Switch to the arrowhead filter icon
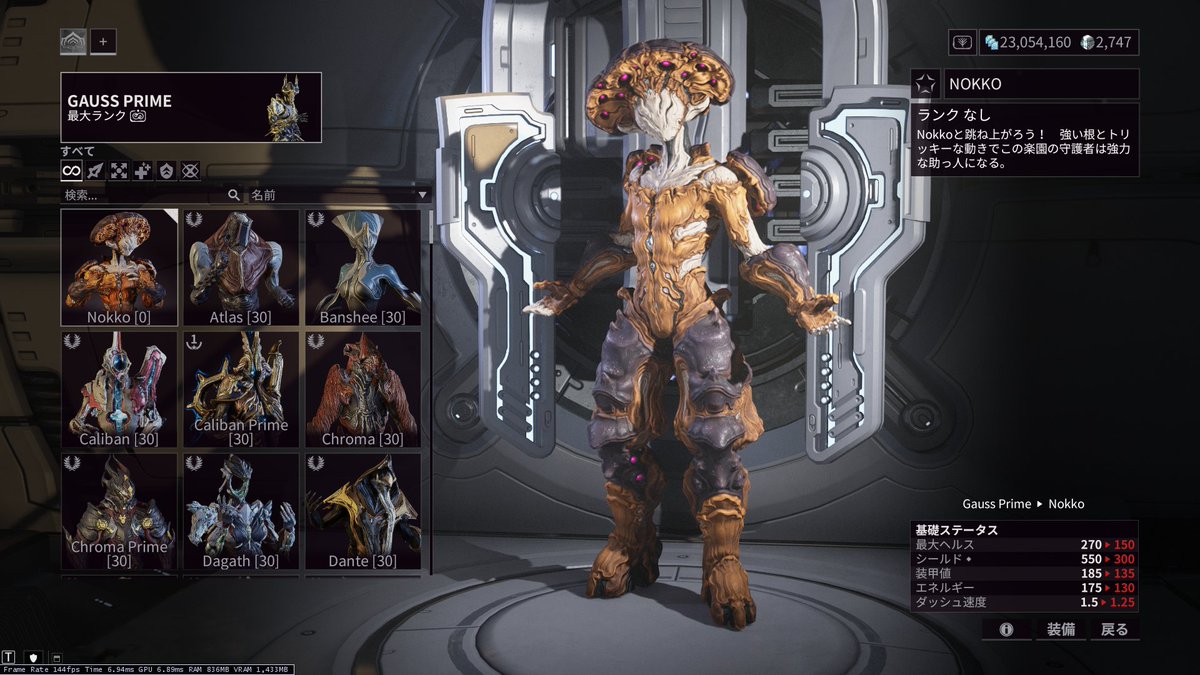 [96, 171]
